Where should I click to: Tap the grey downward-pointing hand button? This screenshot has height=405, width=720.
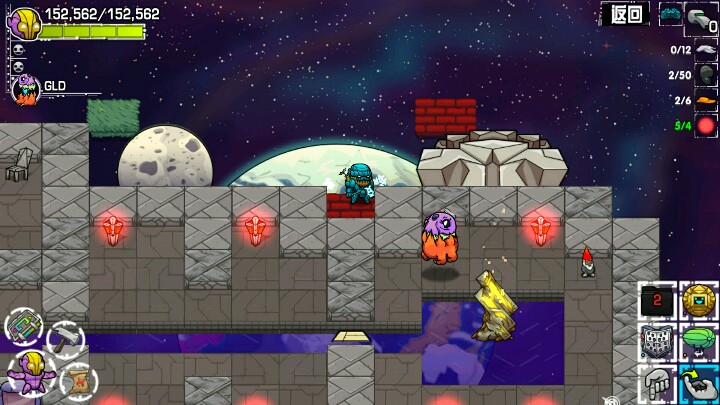pyautogui.click(x=657, y=384)
